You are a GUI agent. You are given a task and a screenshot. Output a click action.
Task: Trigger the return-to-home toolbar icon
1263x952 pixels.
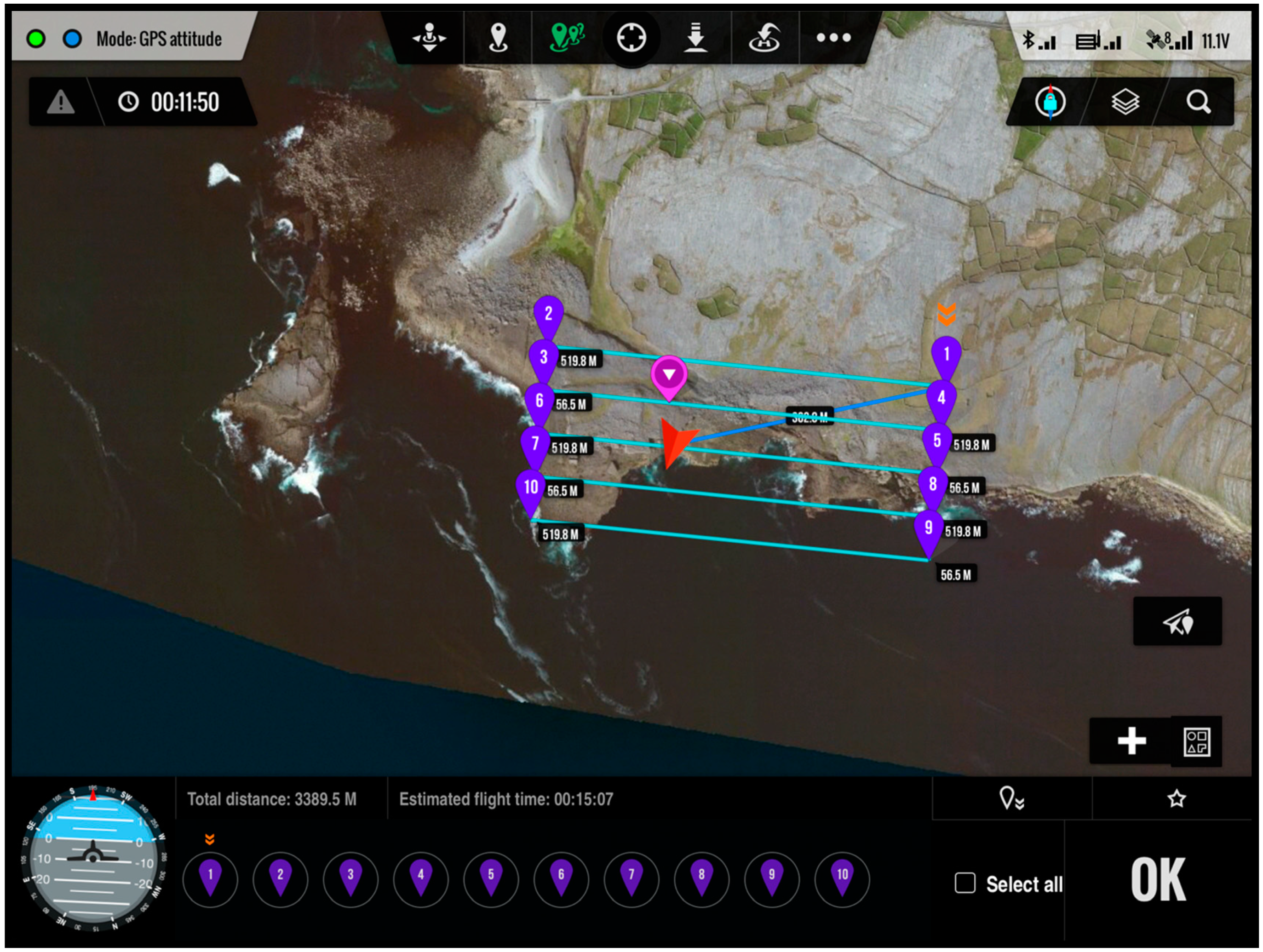(x=764, y=38)
